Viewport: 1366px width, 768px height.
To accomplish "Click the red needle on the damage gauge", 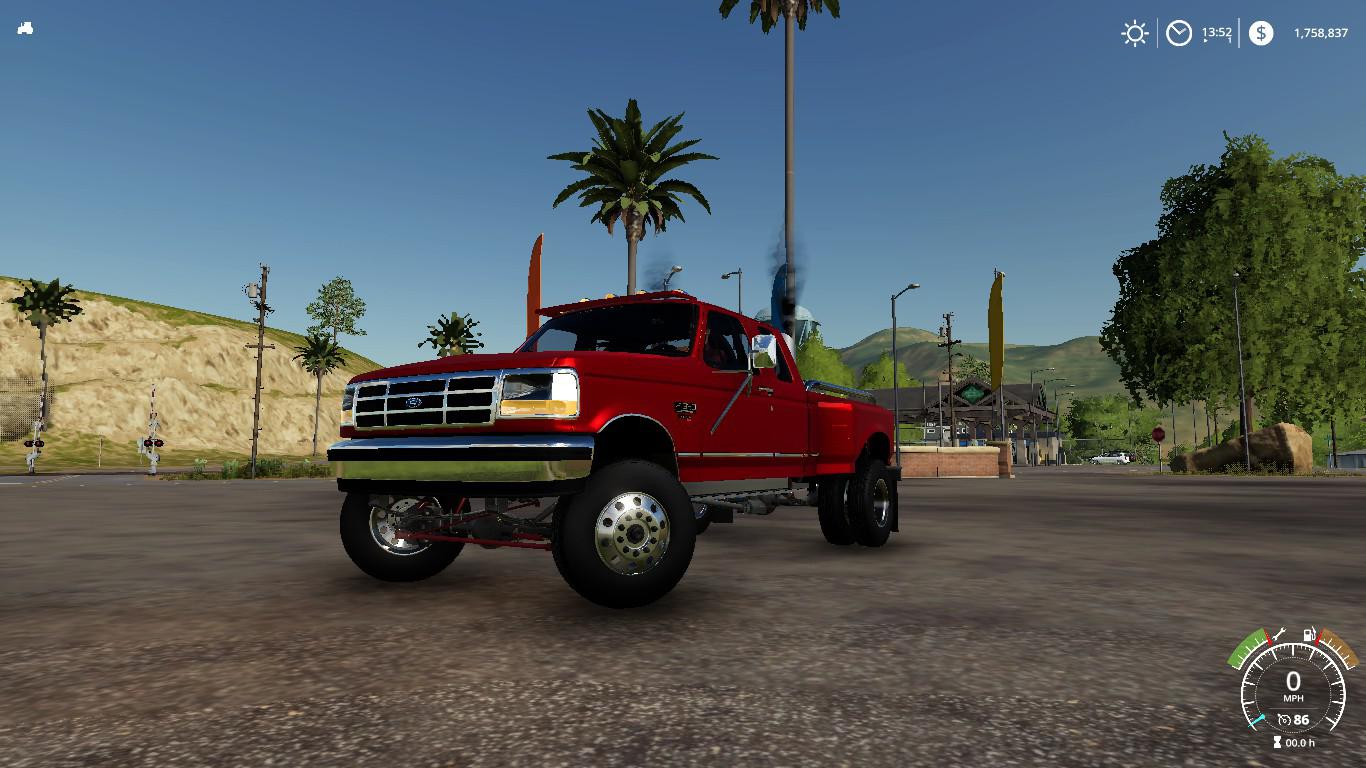I will 1268,636.
